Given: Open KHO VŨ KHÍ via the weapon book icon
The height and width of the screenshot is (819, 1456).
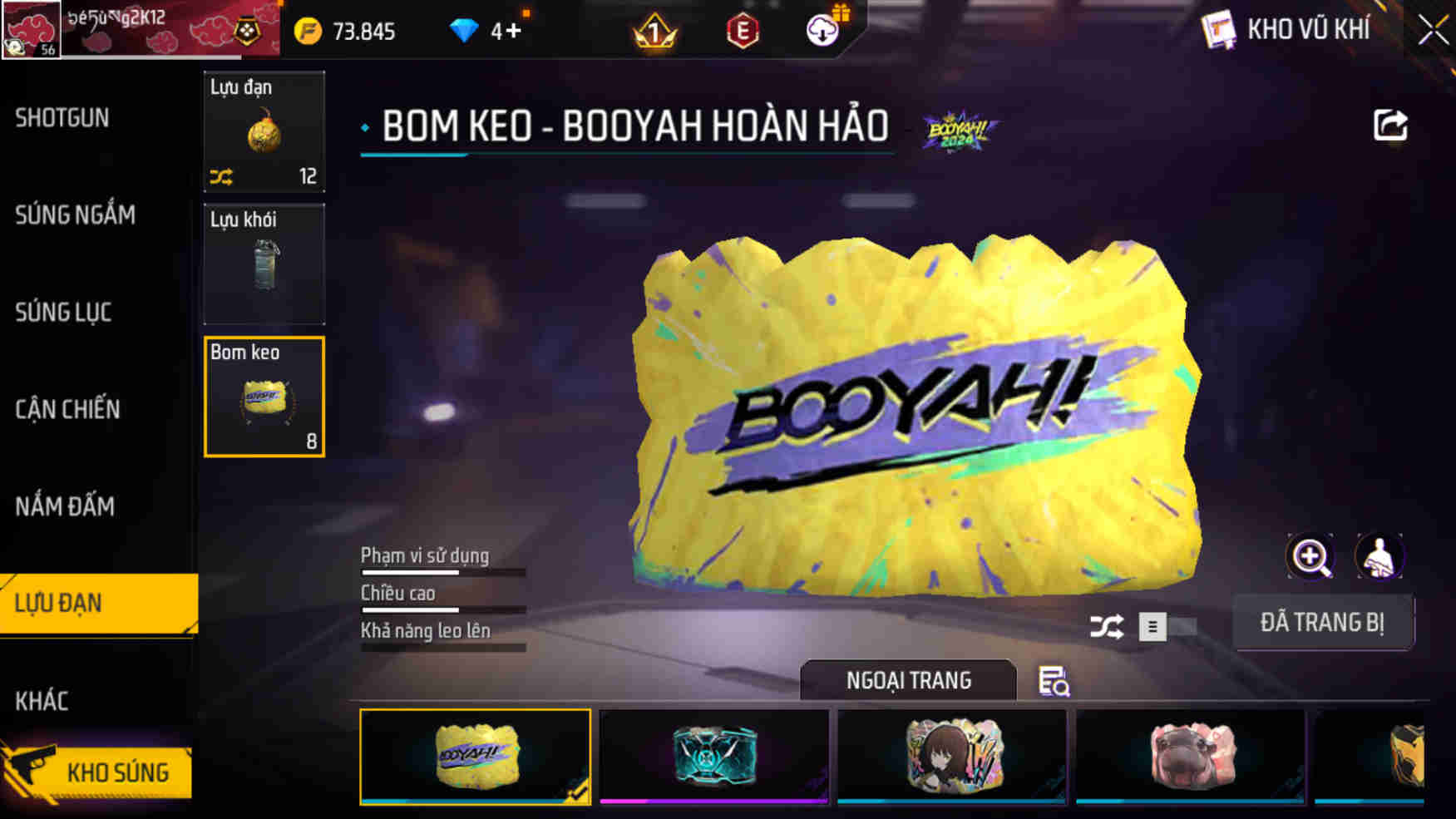Looking at the screenshot, I should pos(1217,31).
